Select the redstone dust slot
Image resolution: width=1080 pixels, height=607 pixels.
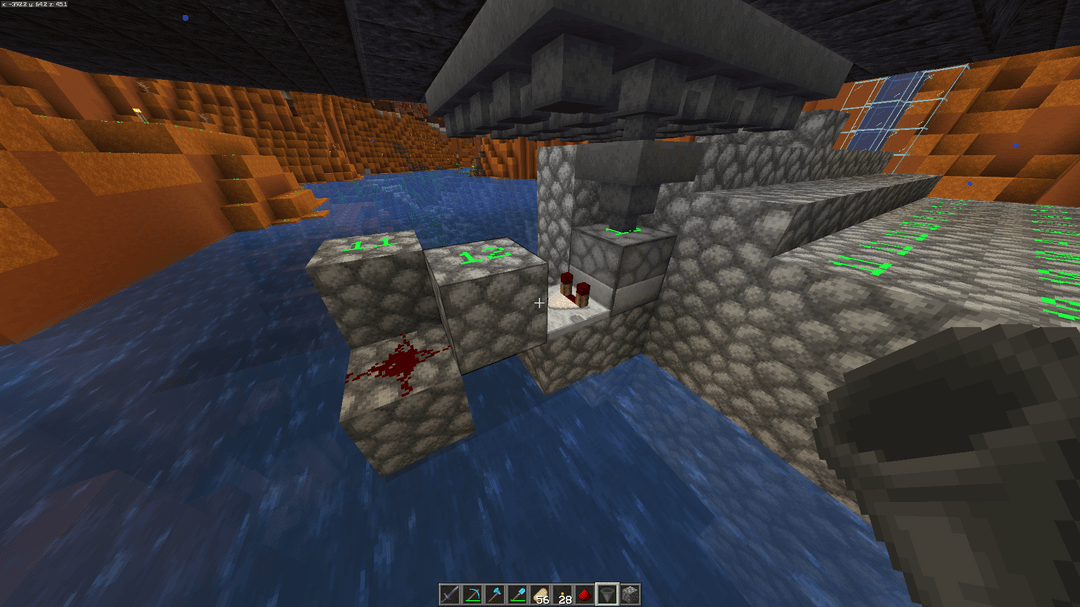(x=584, y=595)
